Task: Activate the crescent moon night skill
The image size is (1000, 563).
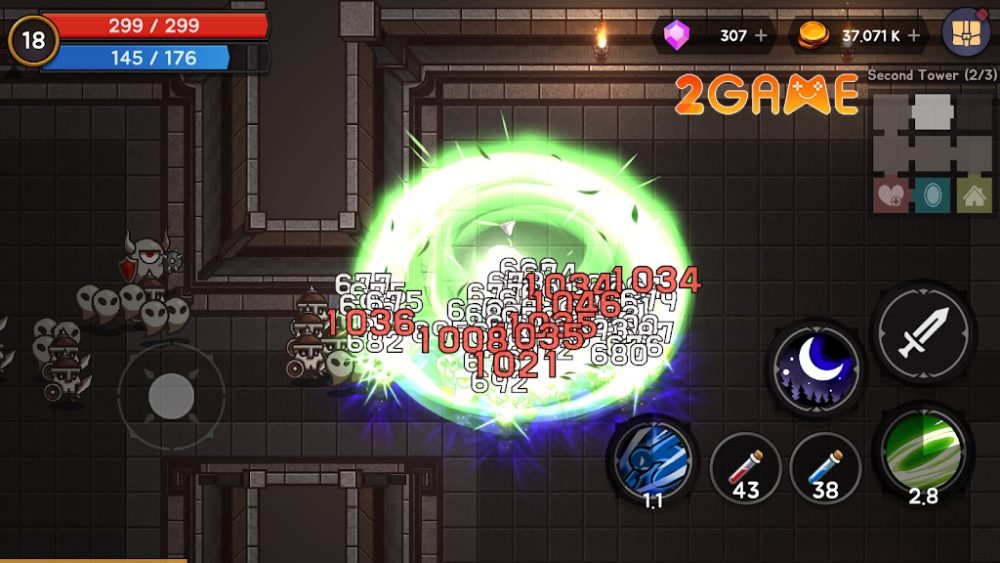Action: tap(816, 367)
